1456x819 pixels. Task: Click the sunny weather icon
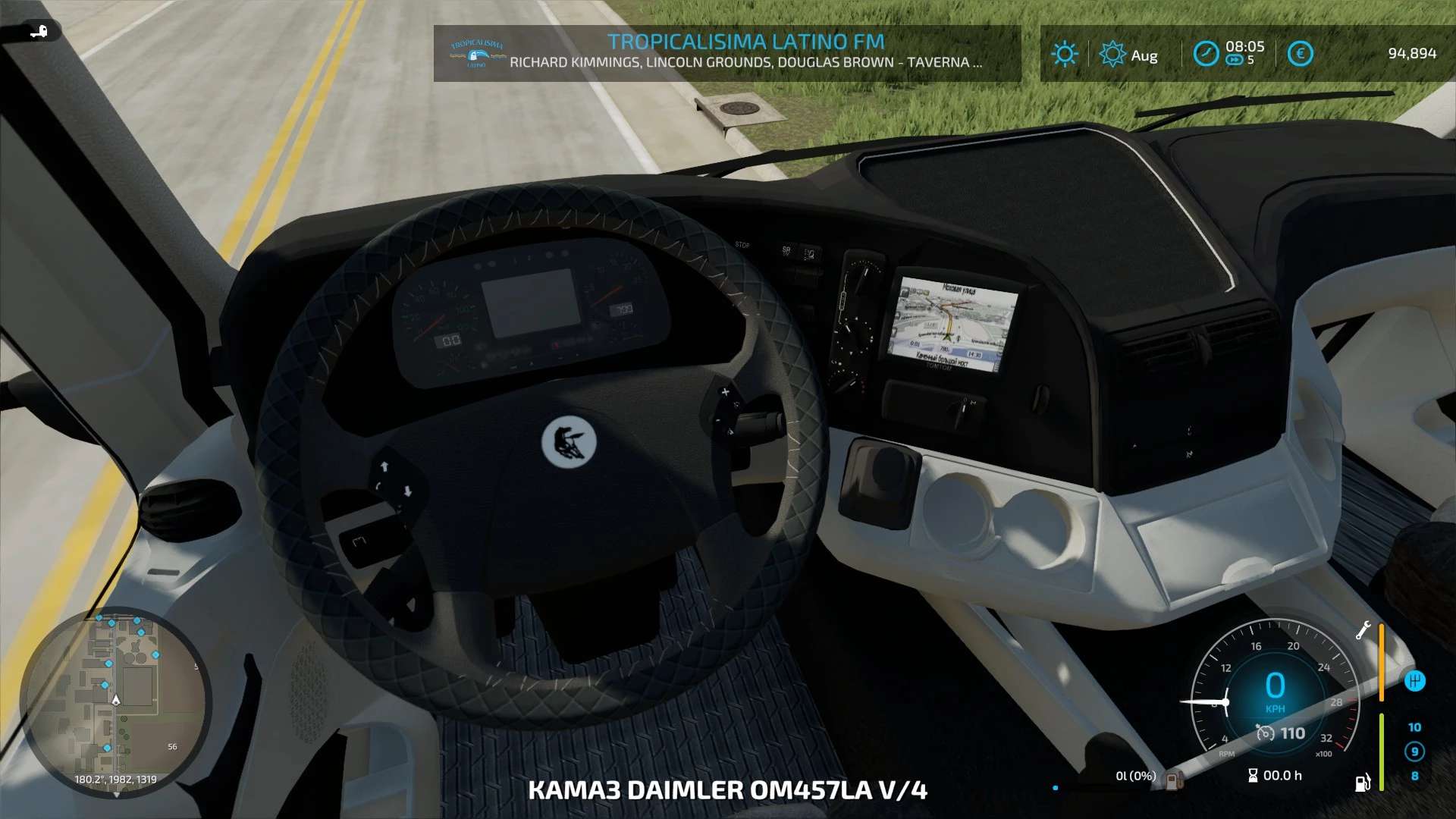[x=1064, y=54]
